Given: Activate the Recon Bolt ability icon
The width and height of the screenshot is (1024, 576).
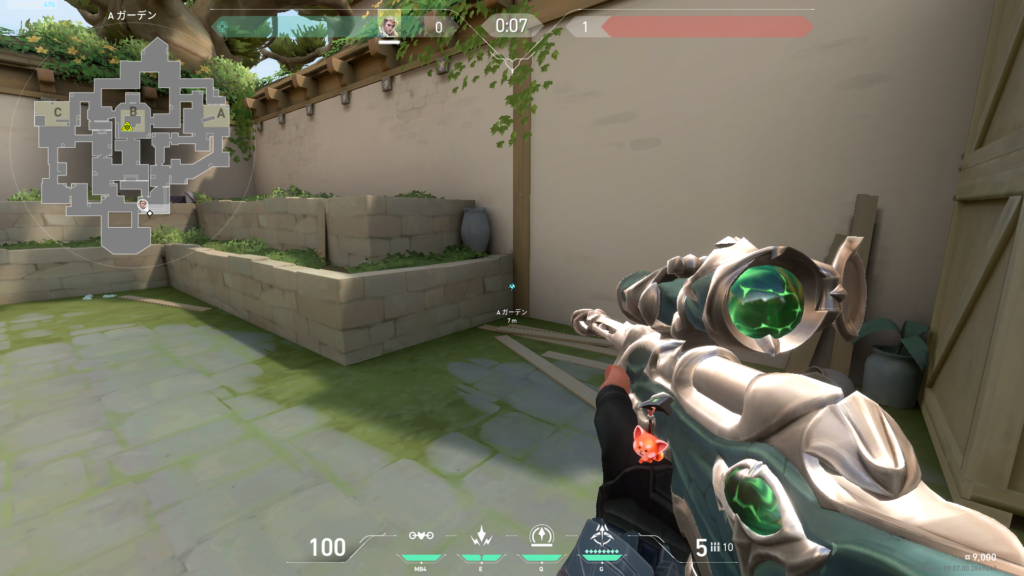Looking at the screenshot, I should (542, 535).
